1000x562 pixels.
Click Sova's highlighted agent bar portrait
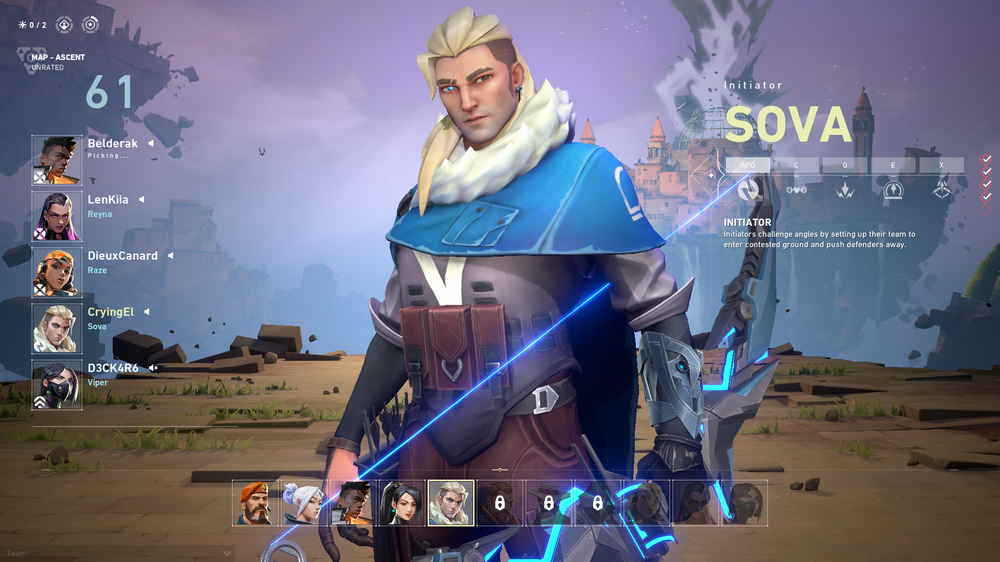point(449,503)
